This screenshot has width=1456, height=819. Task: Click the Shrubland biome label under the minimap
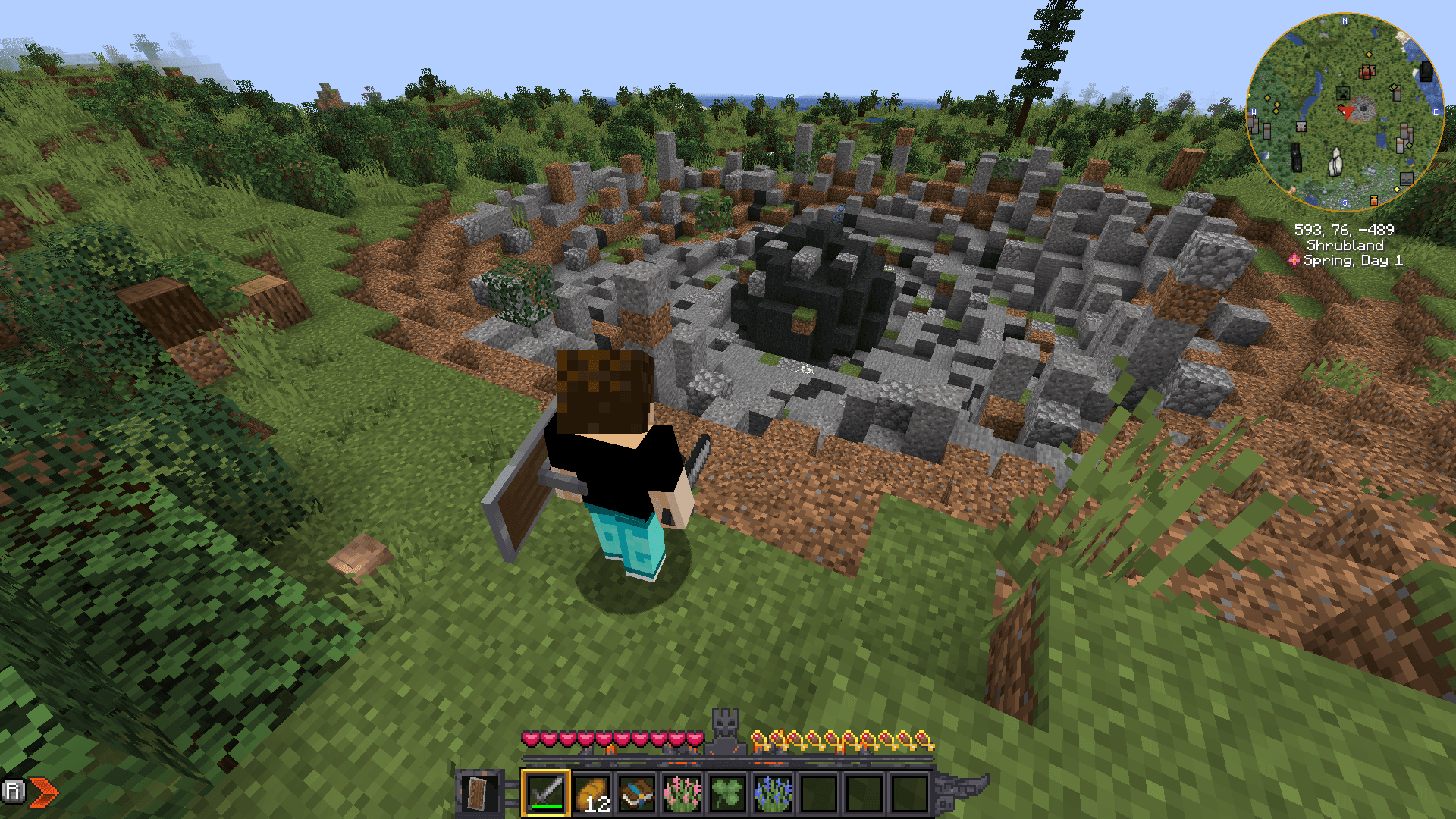coord(1345,245)
